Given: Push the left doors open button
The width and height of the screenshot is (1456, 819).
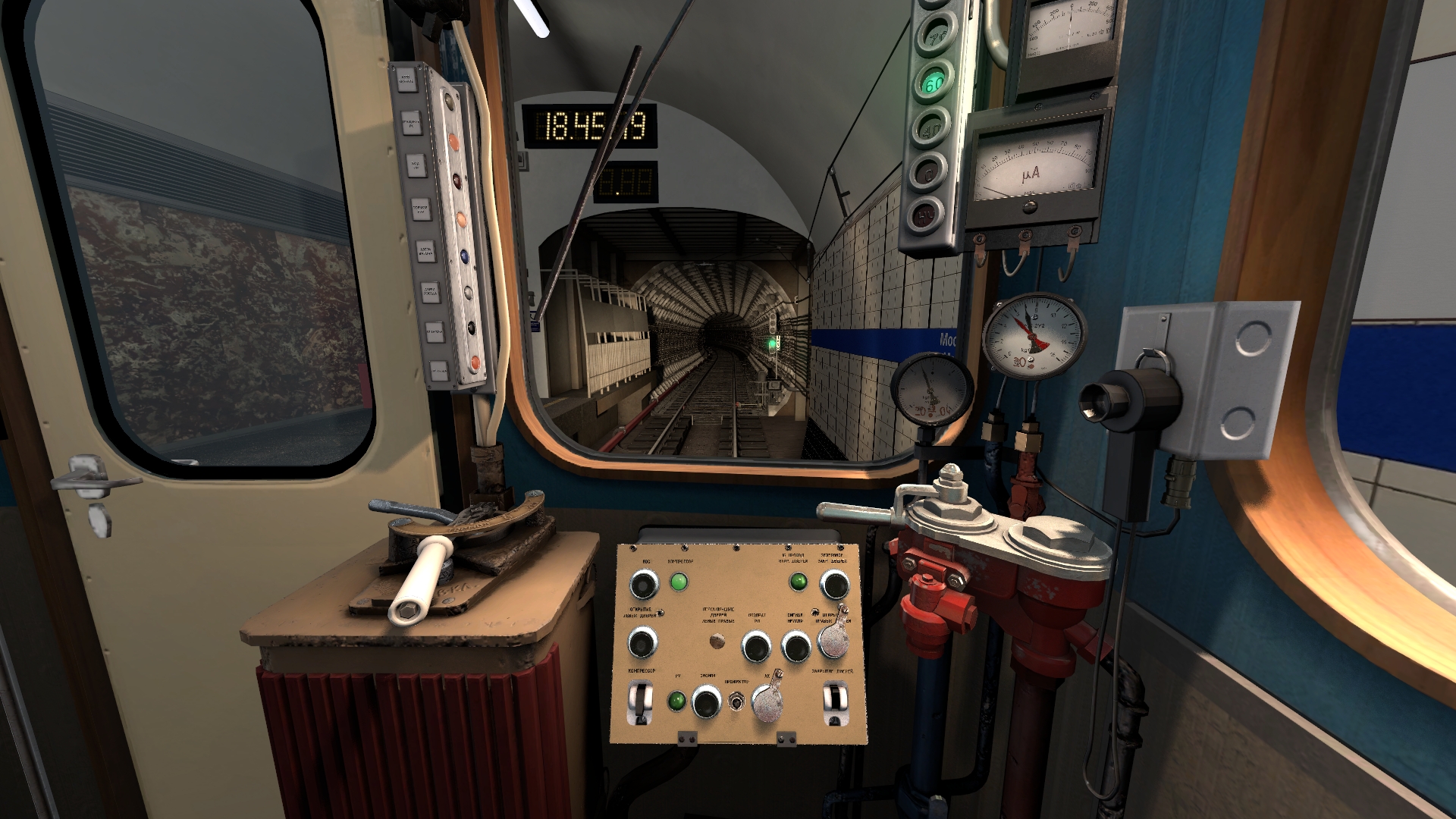Looking at the screenshot, I should (642, 645).
